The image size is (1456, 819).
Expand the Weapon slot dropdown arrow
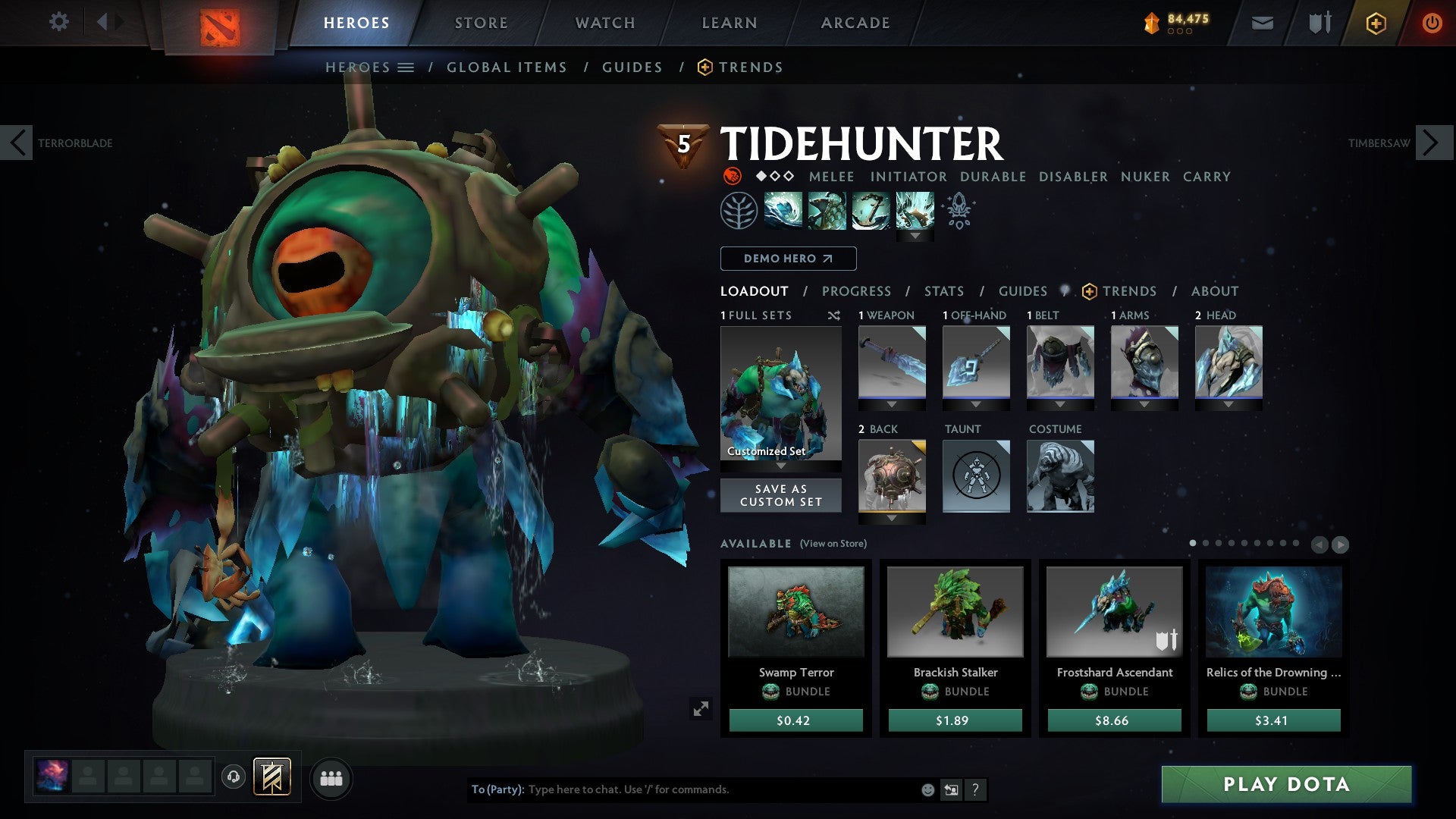pos(891,405)
